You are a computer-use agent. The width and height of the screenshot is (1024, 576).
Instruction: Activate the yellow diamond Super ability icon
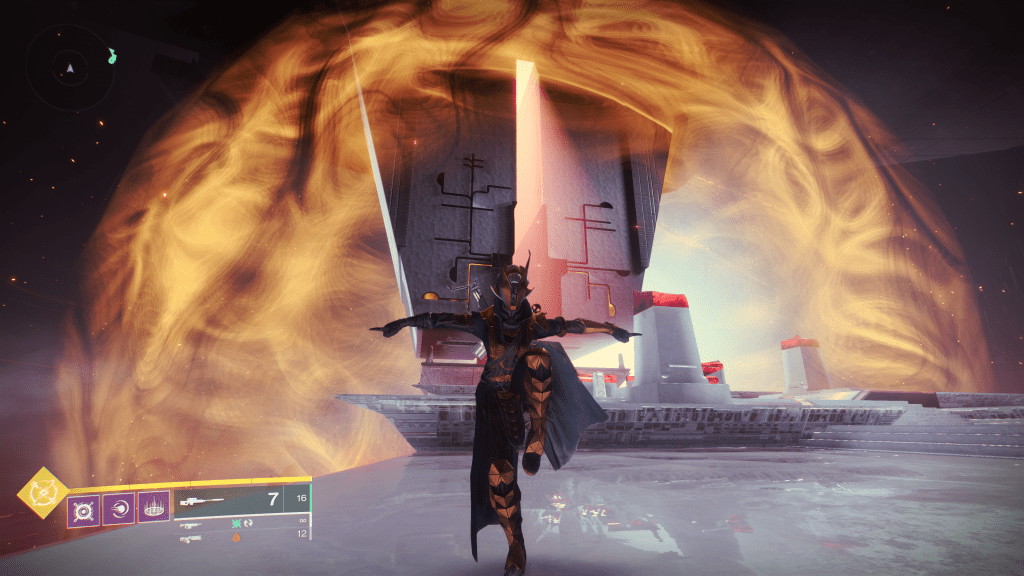click(x=43, y=493)
